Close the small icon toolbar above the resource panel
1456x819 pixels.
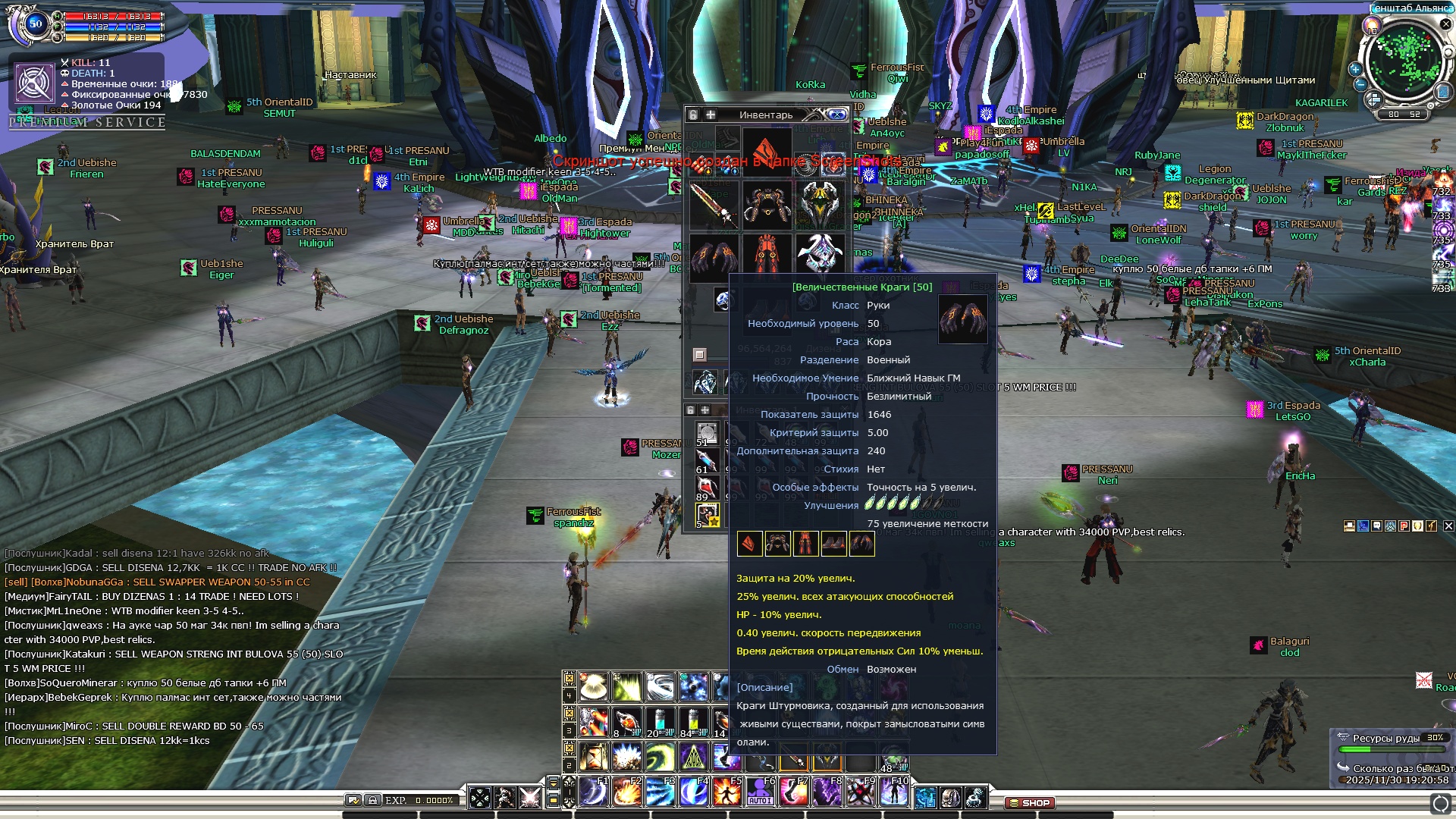point(1448,526)
